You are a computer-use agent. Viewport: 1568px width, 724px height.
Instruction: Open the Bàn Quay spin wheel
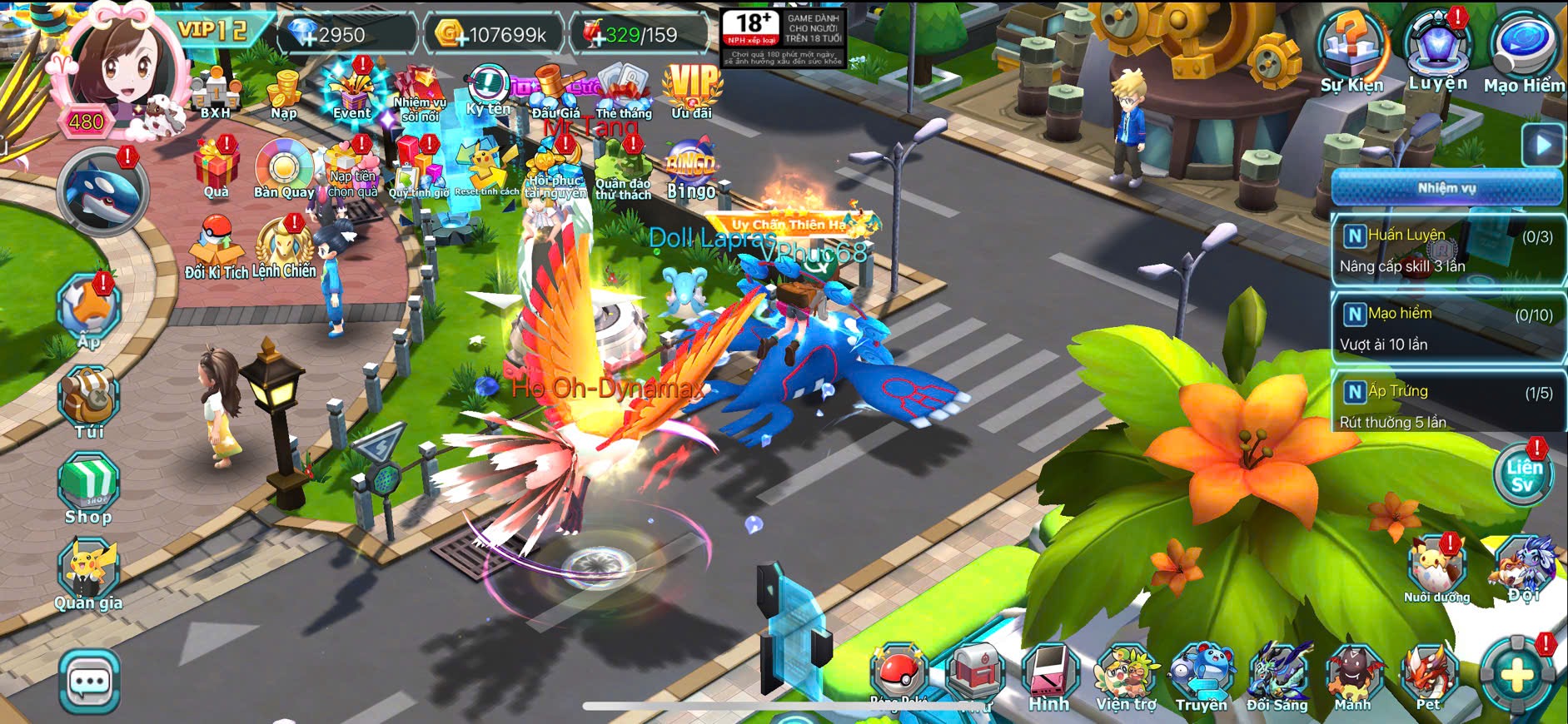pyautogui.click(x=284, y=169)
